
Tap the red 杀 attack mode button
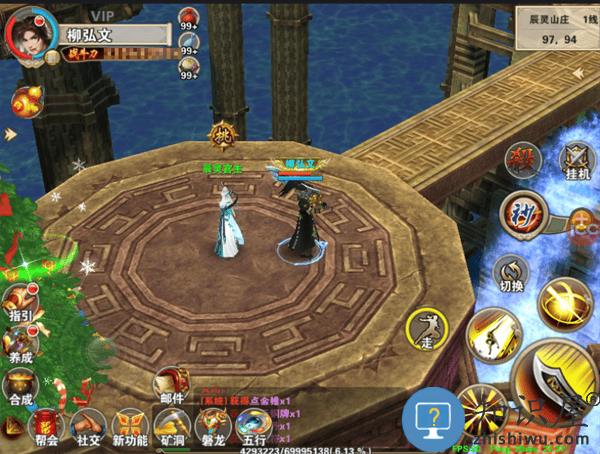point(520,158)
